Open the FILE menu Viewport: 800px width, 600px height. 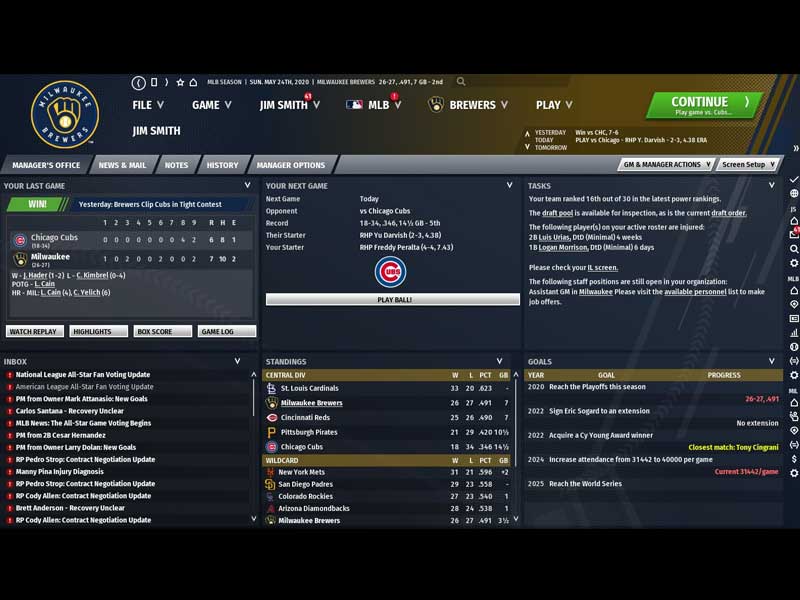tap(148, 105)
